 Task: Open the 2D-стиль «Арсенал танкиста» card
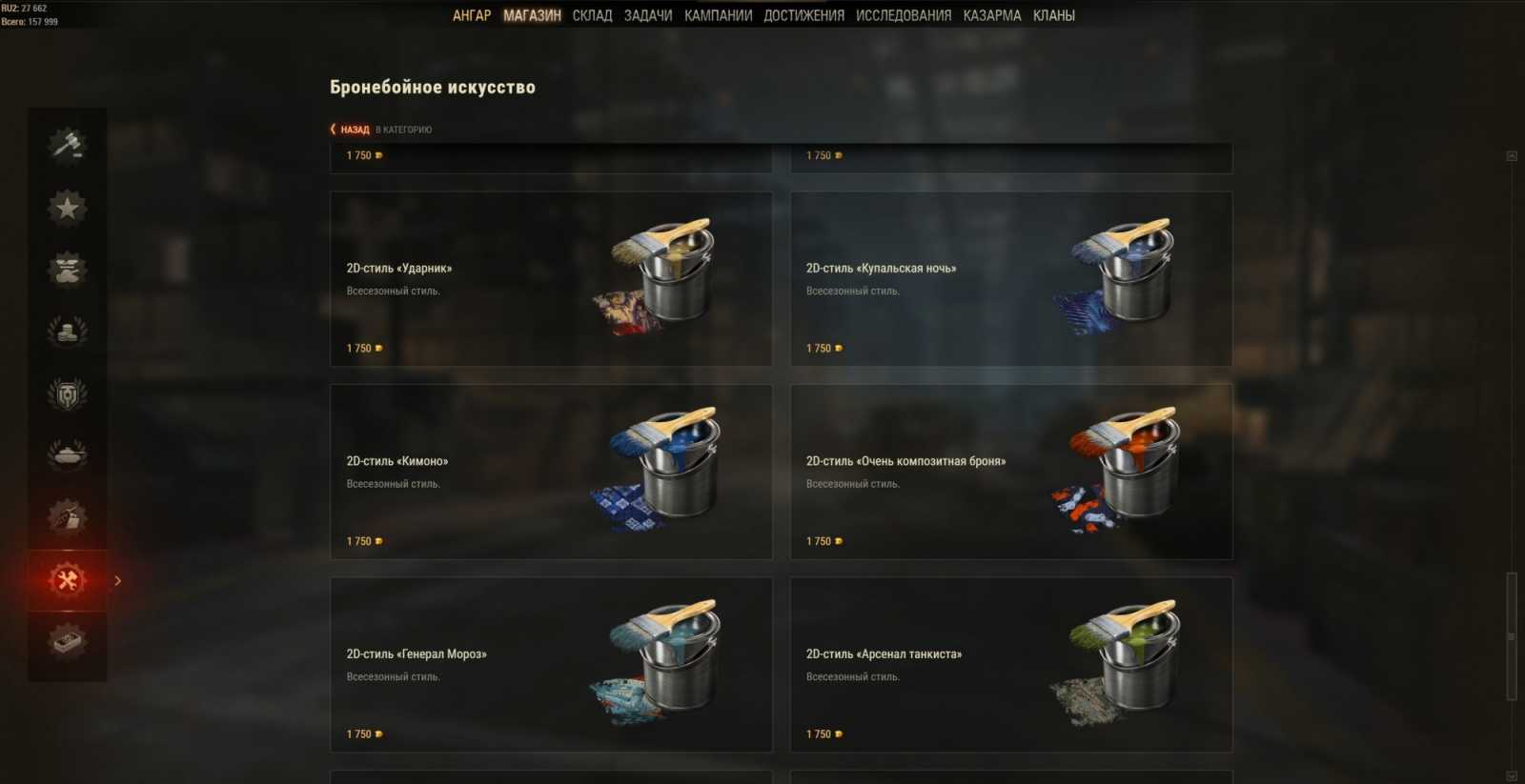pos(1012,664)
